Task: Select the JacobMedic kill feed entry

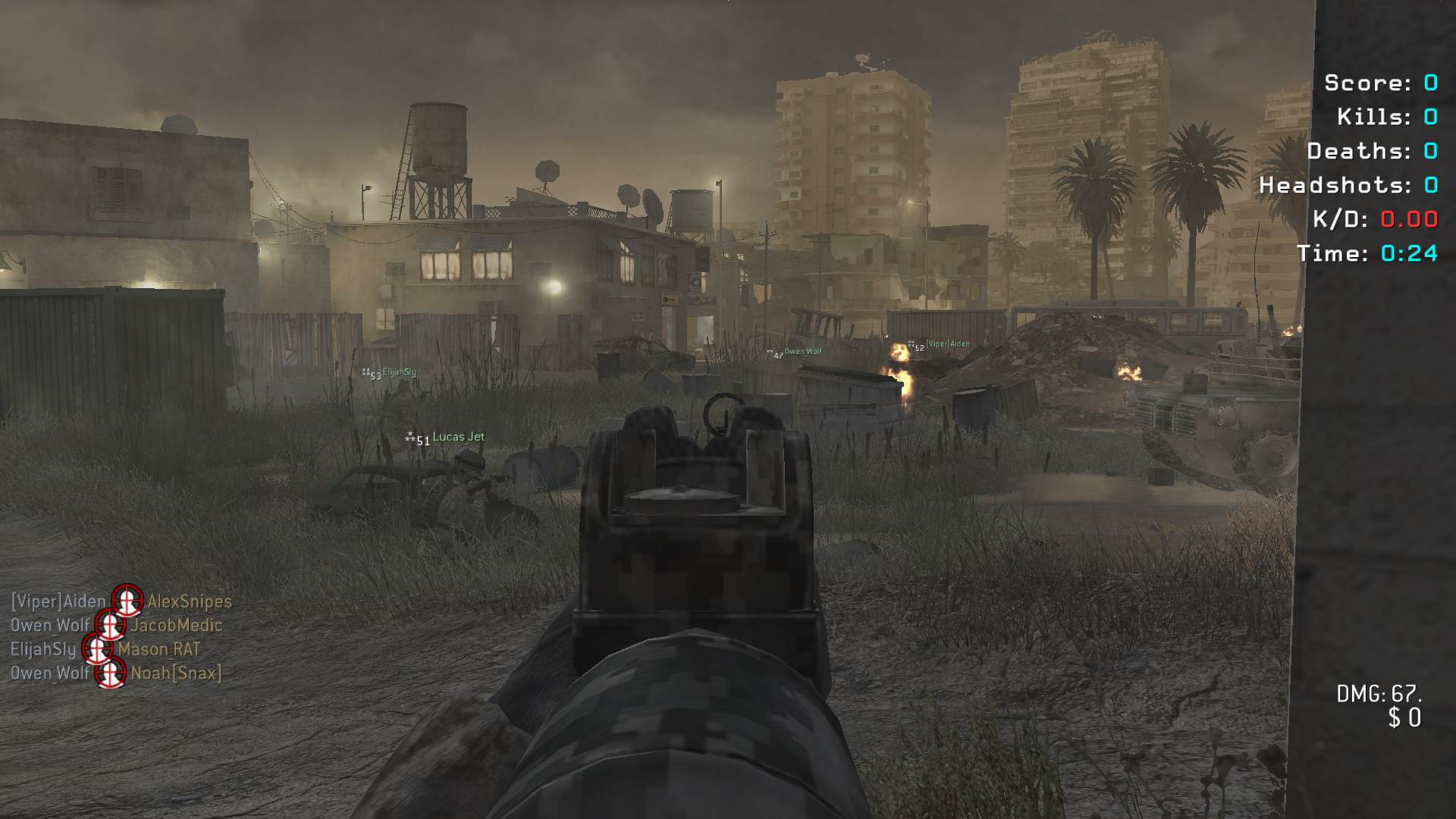Action: point(176,626)
